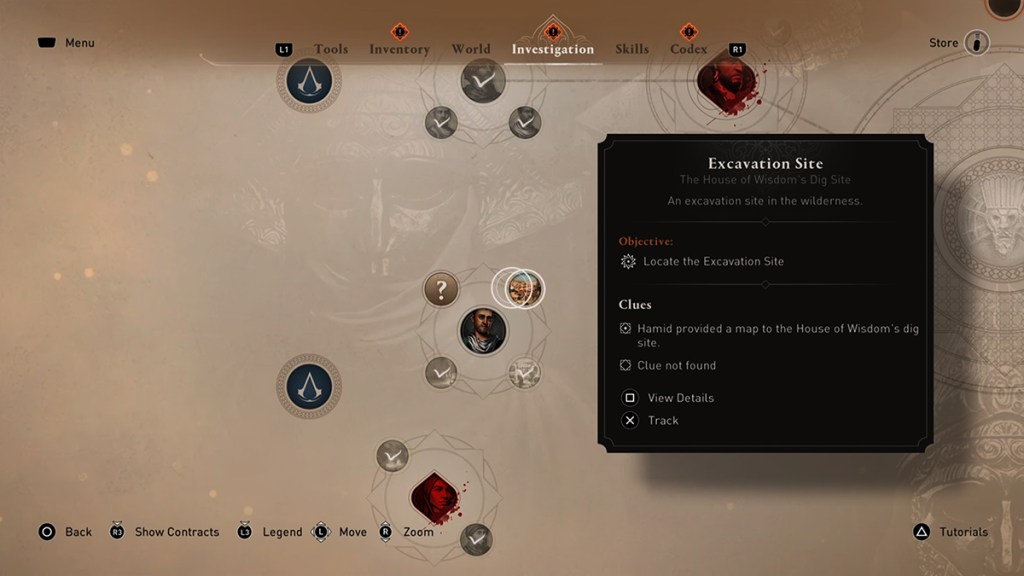
Task: Switch to the Codex tab
Action: point(688,49)
